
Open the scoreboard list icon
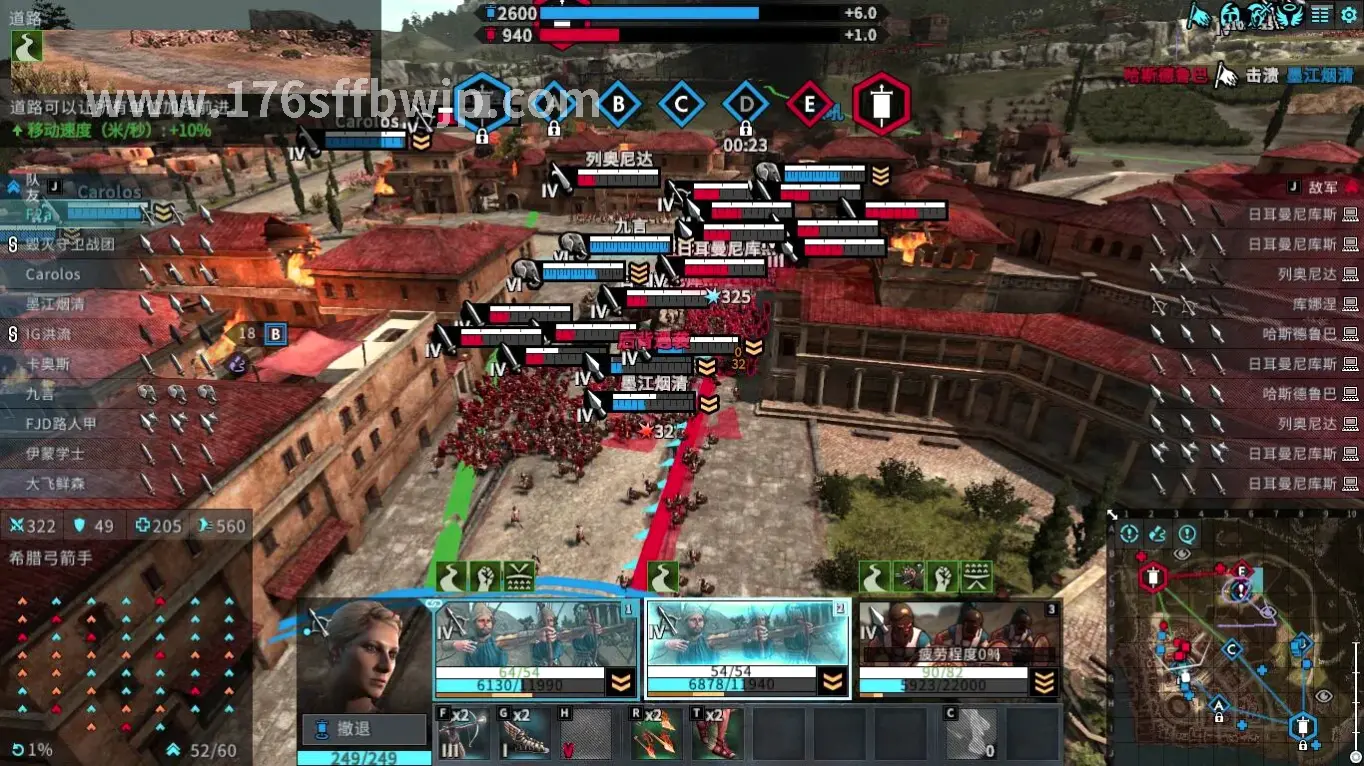click(x=1320, y=14)
